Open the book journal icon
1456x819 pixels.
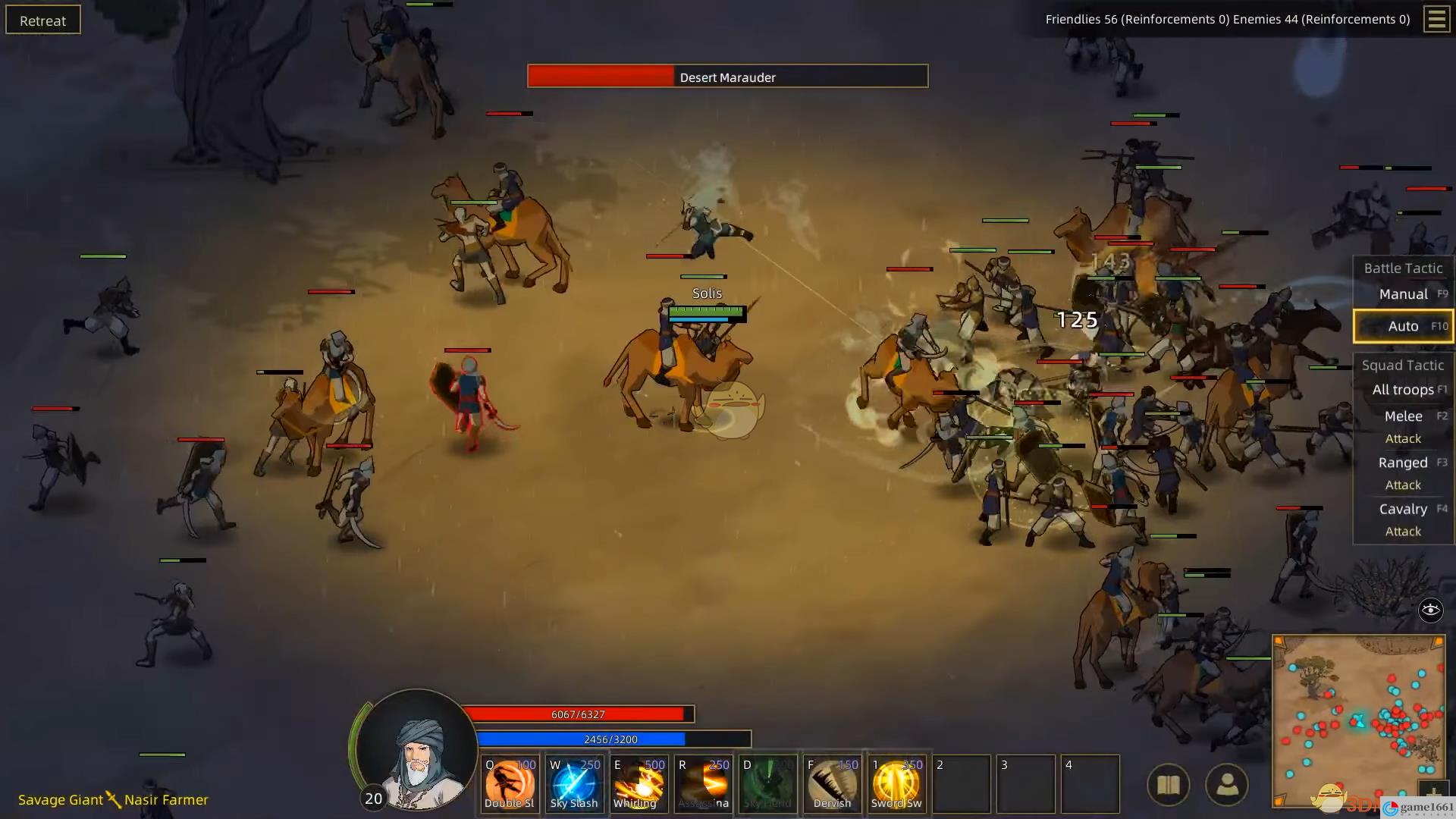click(x=1168, y=785)
